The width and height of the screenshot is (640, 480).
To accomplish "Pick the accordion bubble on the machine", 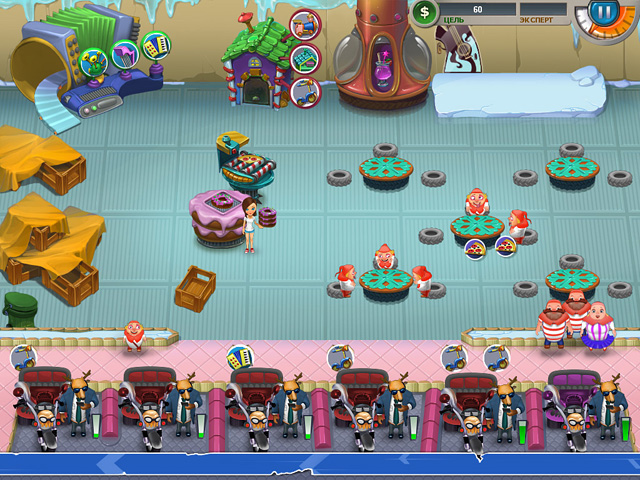I will 155,45.
